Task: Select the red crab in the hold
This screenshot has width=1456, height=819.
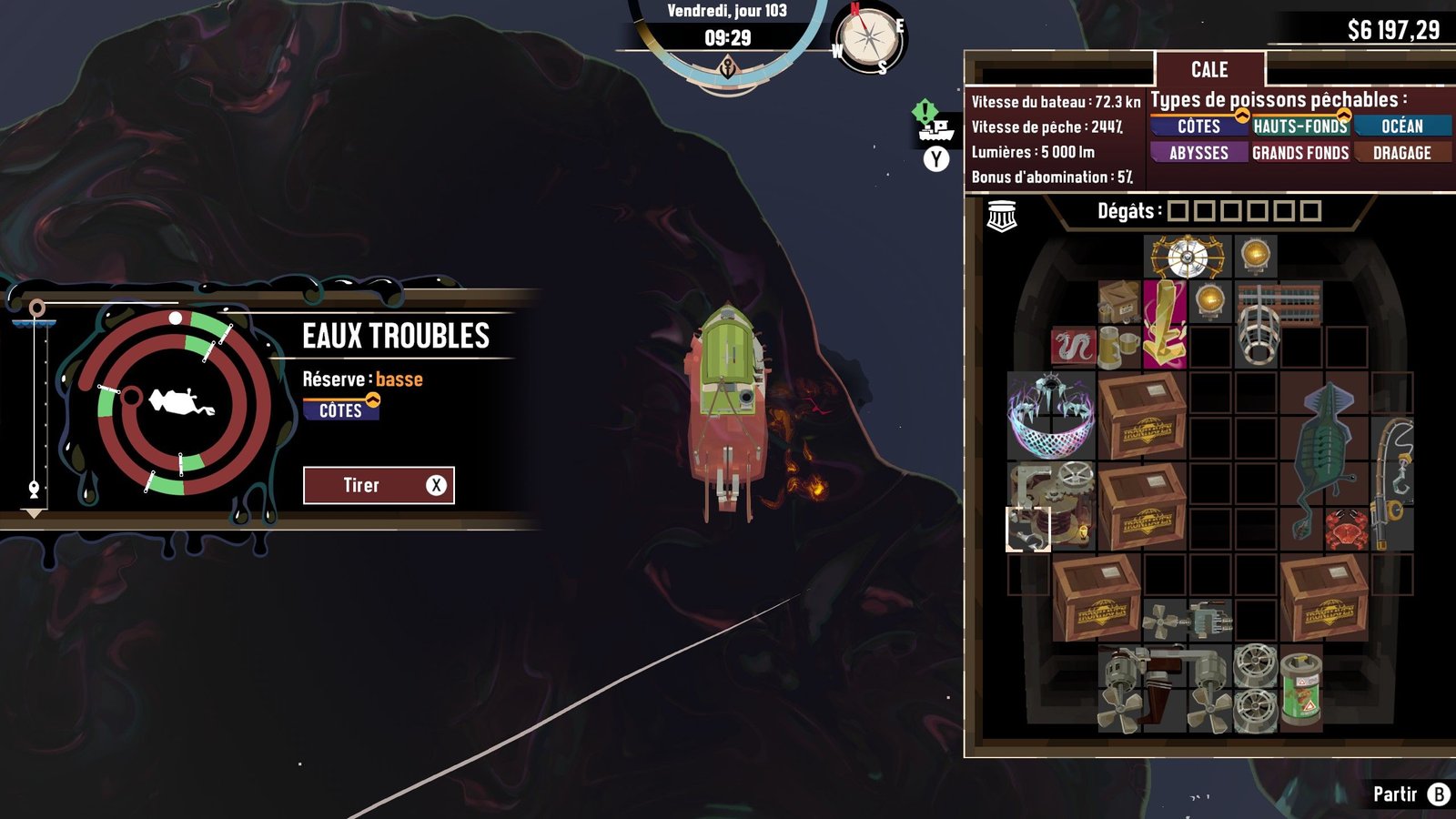Action: point(1346,529)
